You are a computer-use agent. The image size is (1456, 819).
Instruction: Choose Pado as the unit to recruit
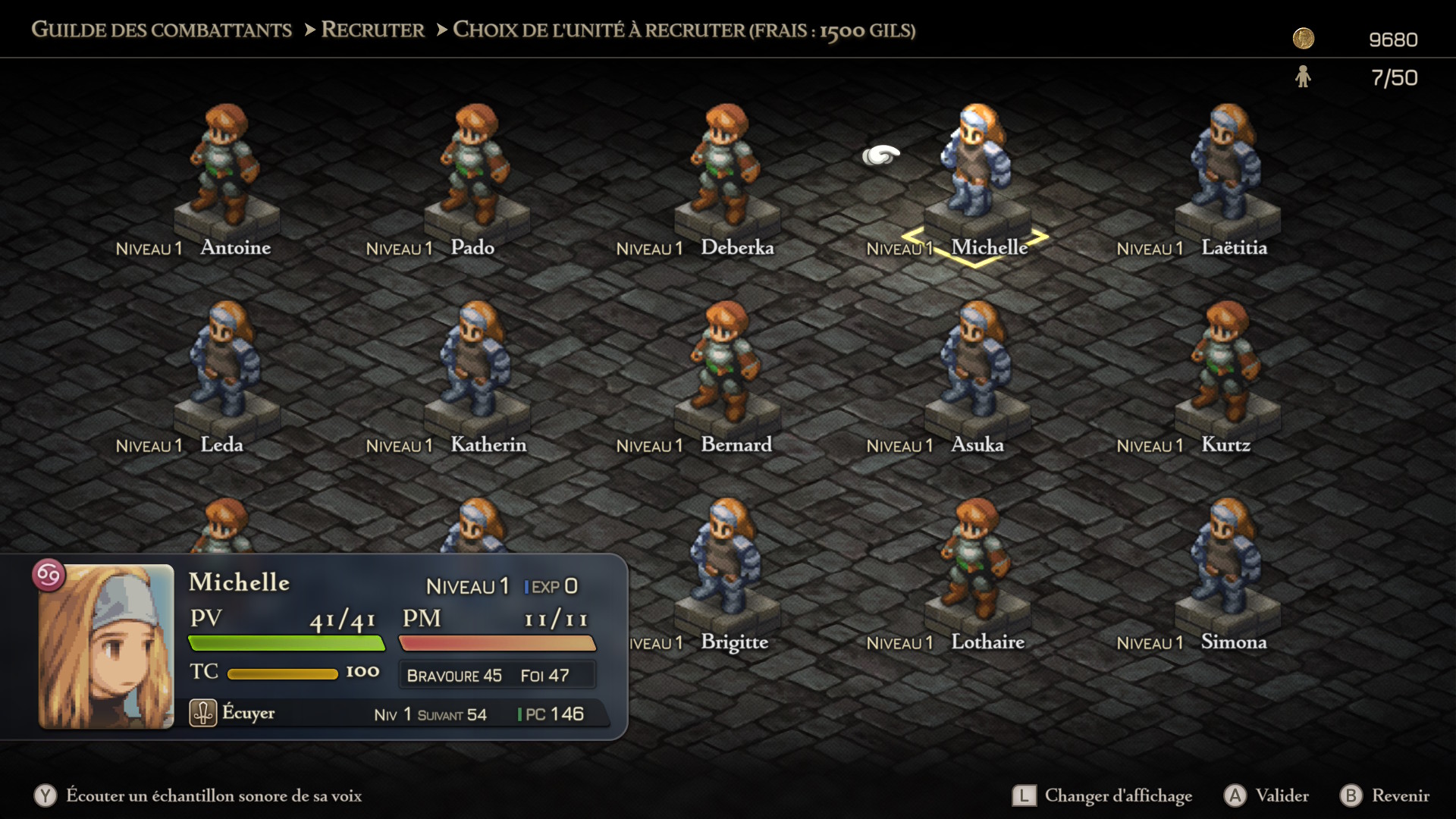tap(474, 167)
